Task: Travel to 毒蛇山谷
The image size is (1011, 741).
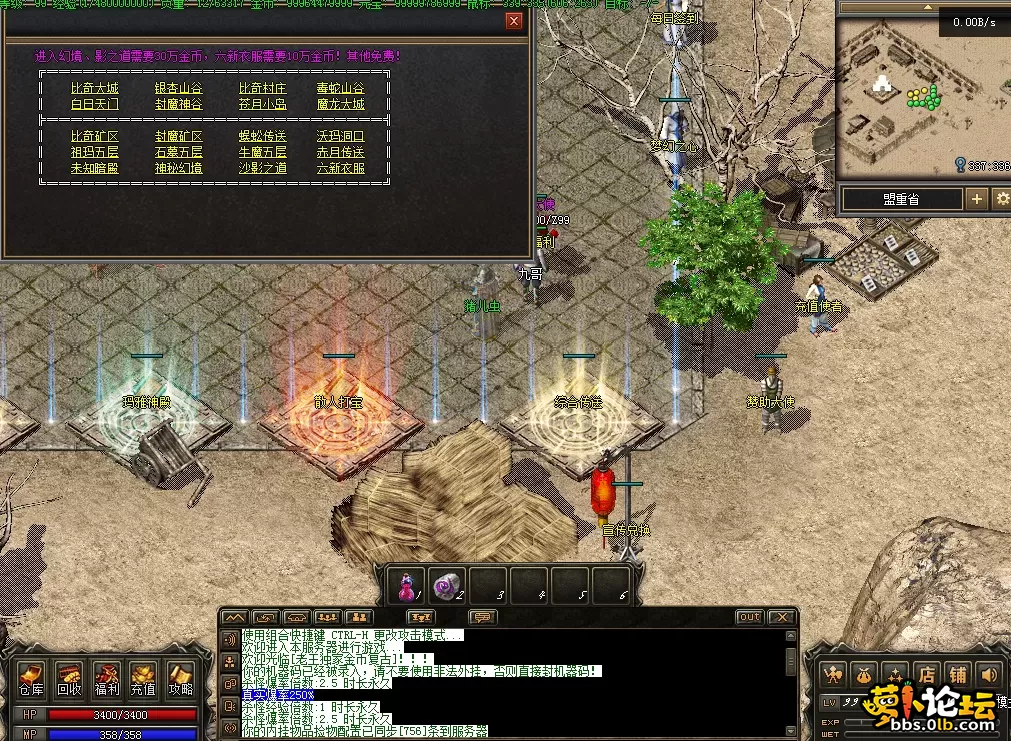Action: 340,88
